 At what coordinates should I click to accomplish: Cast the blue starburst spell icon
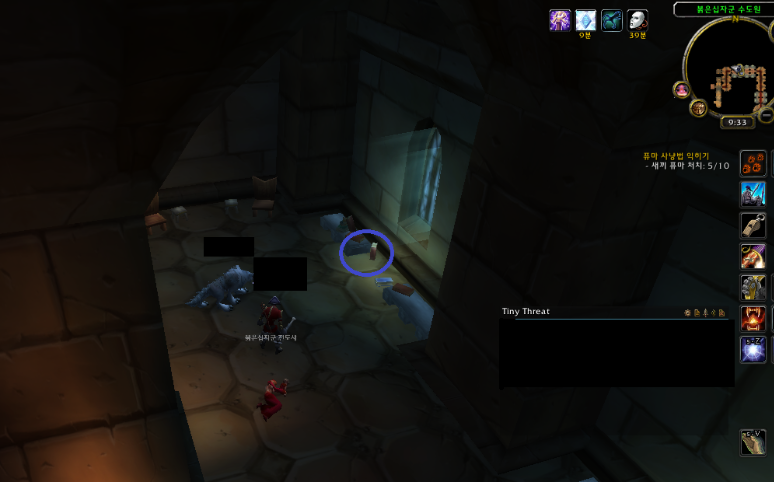click(x=753, y=349)
